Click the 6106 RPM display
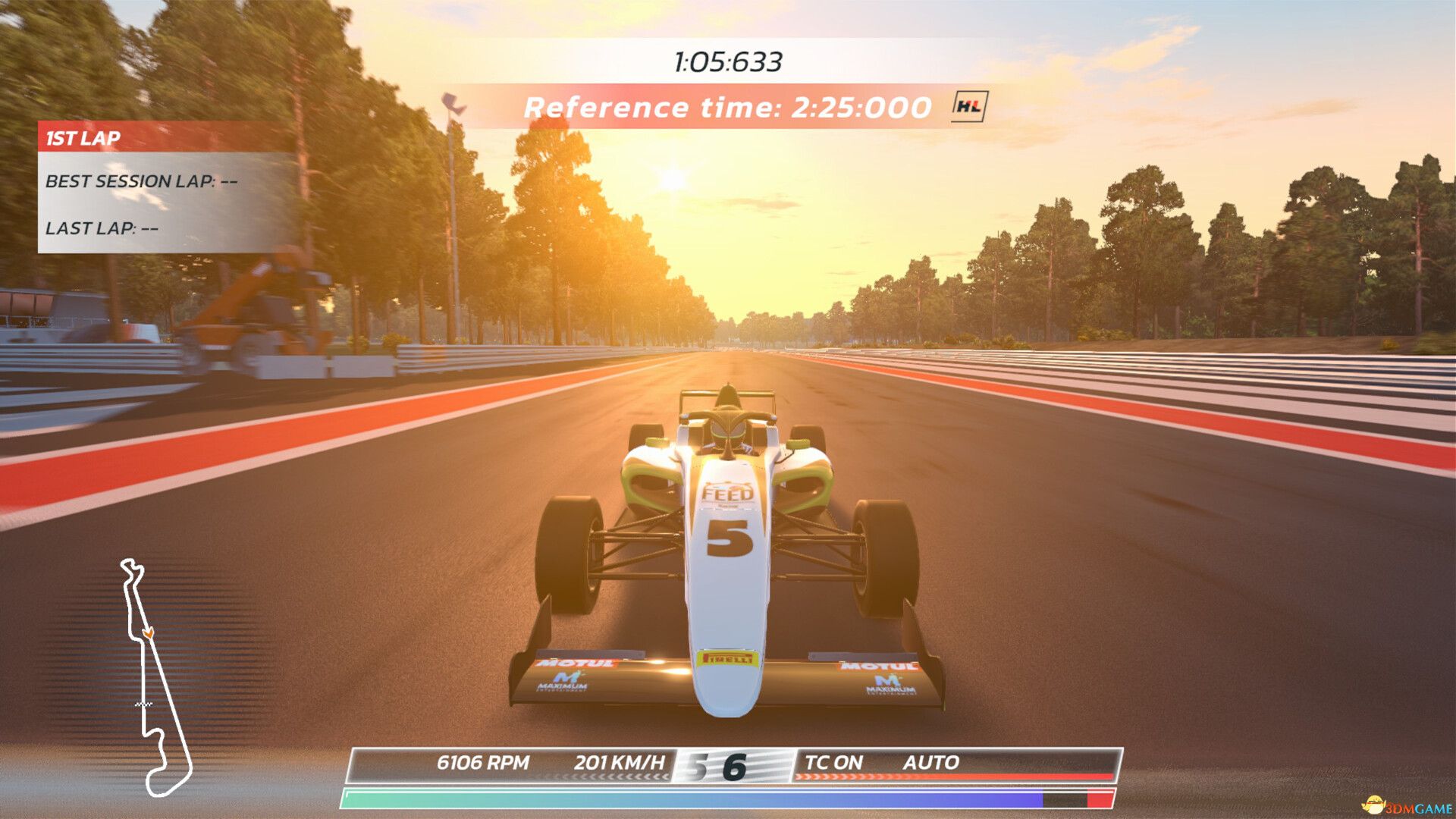This screenshot has height=819, width=1456. (483, 762)
